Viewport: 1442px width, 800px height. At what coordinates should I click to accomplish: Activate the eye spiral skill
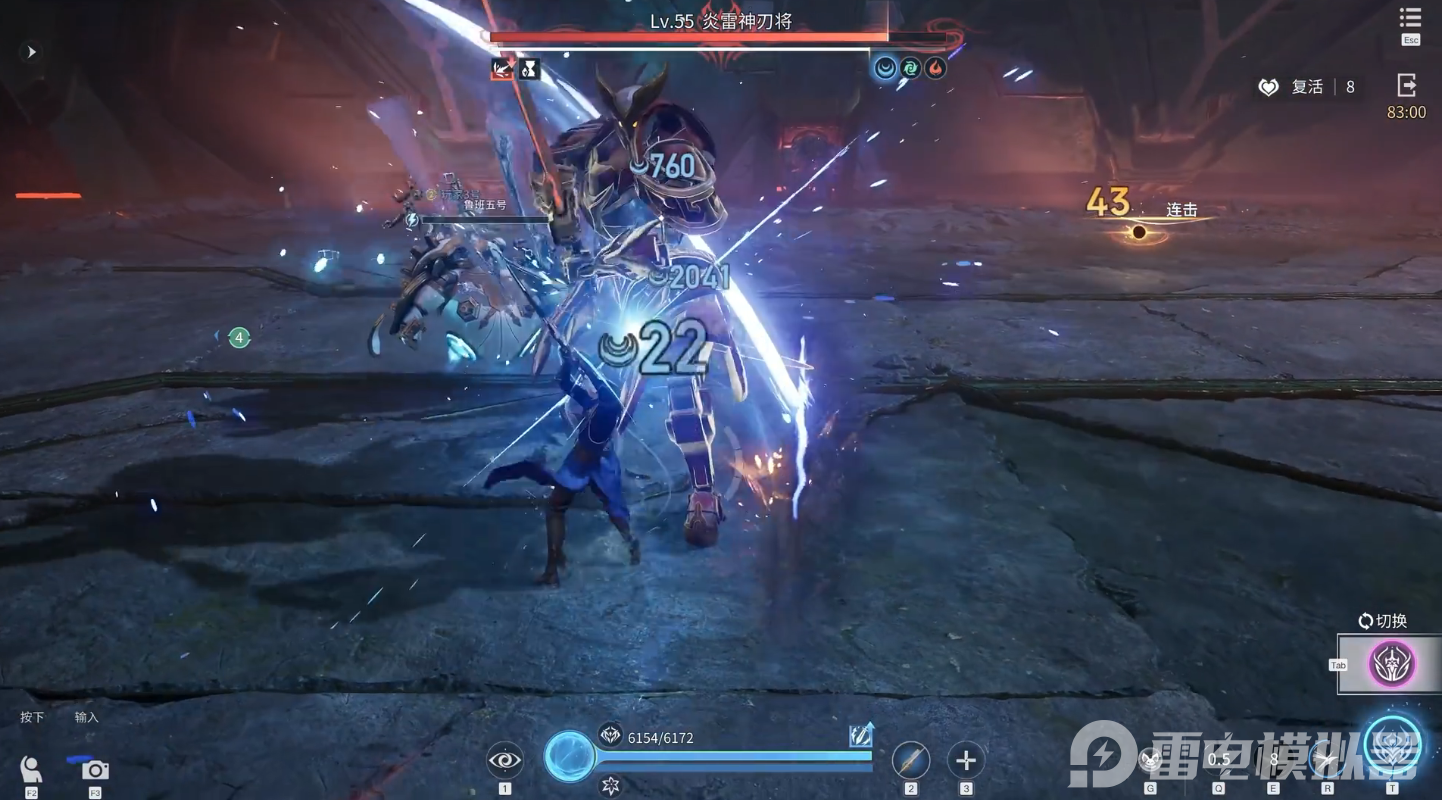coord(505,761)
